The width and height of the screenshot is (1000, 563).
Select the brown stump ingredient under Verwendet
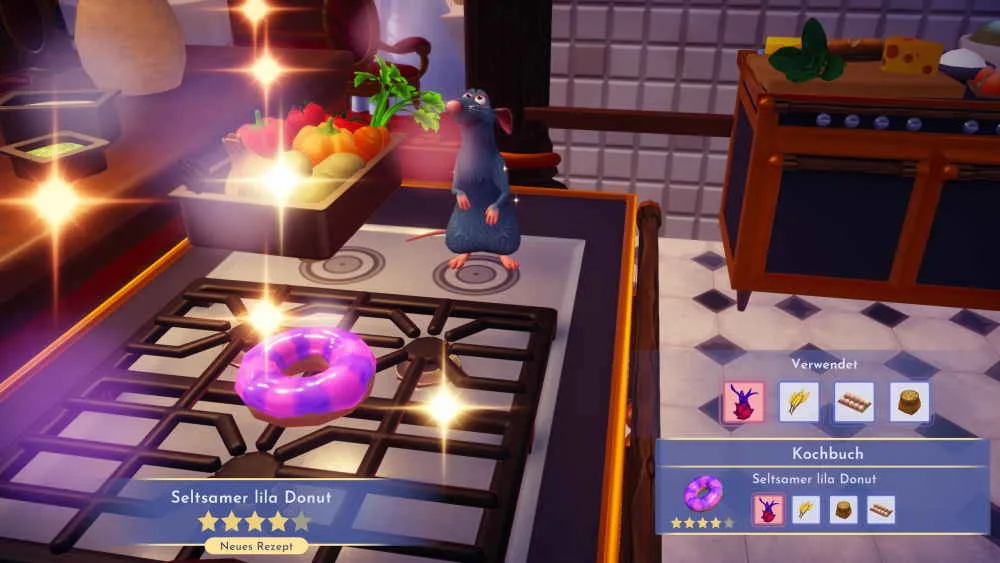(x=909, y=401)
